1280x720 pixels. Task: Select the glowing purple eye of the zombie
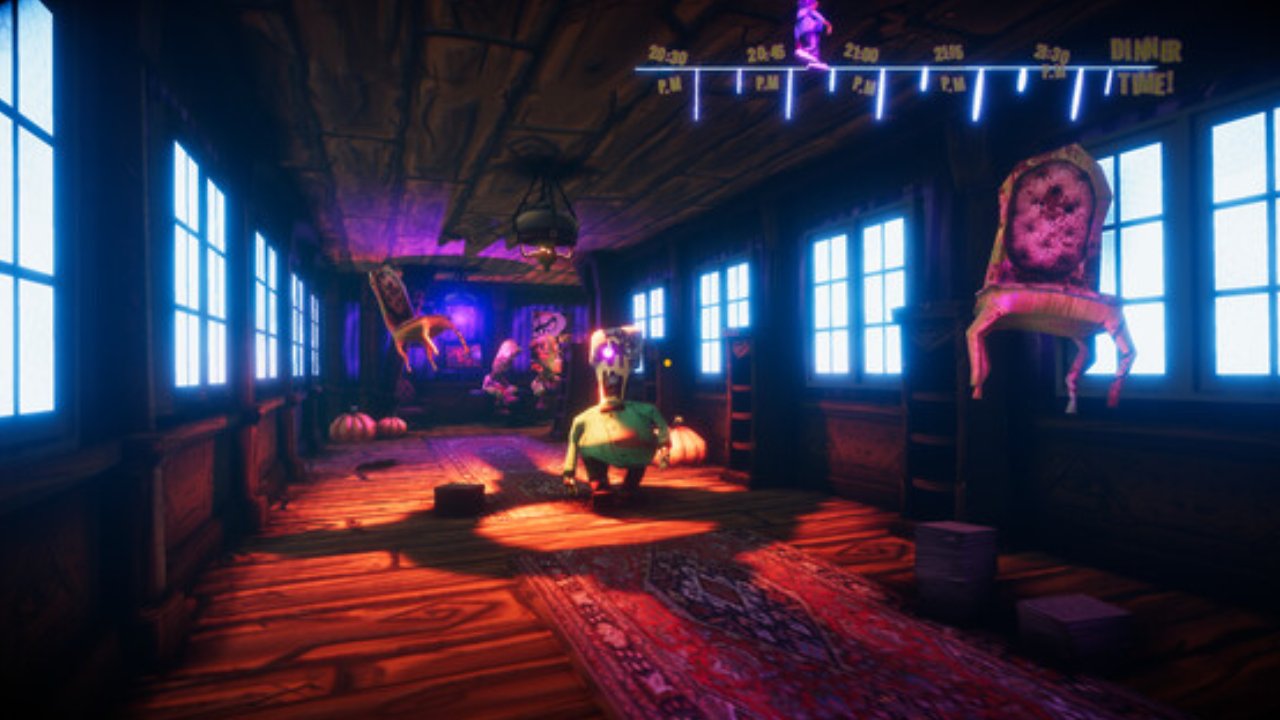(x=608, y=352)
